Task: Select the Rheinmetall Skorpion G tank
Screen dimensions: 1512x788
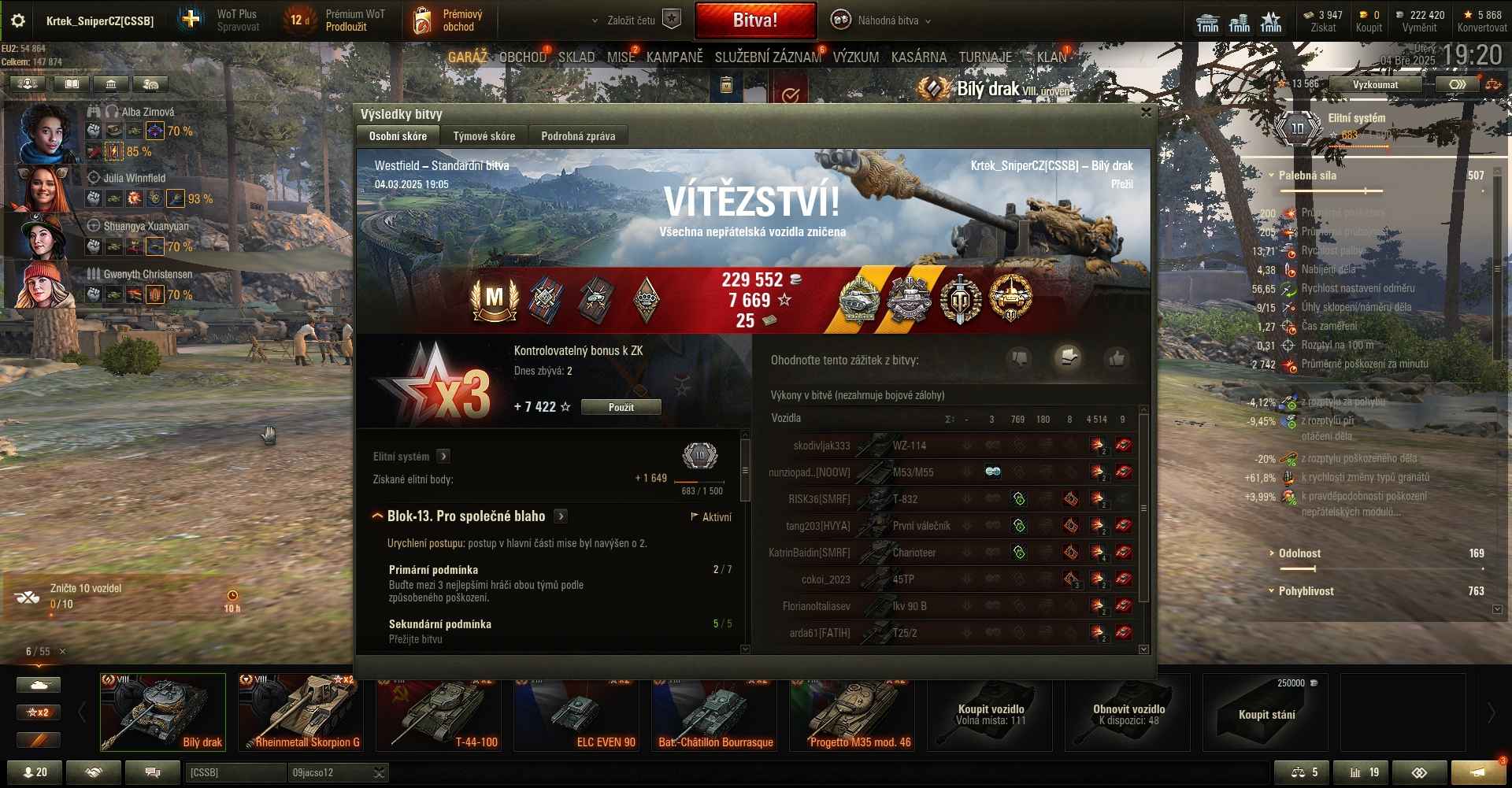Action: tap(301, 712)
